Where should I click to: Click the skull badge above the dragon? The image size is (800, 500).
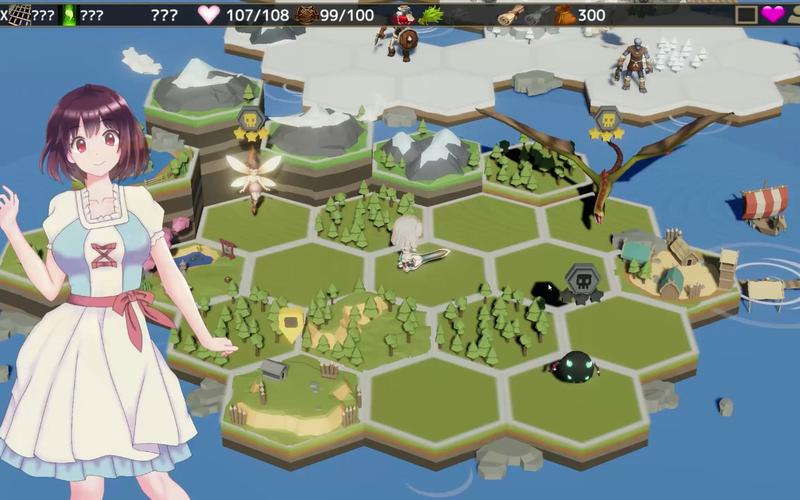pyautogui.click(x=605, y=120)
